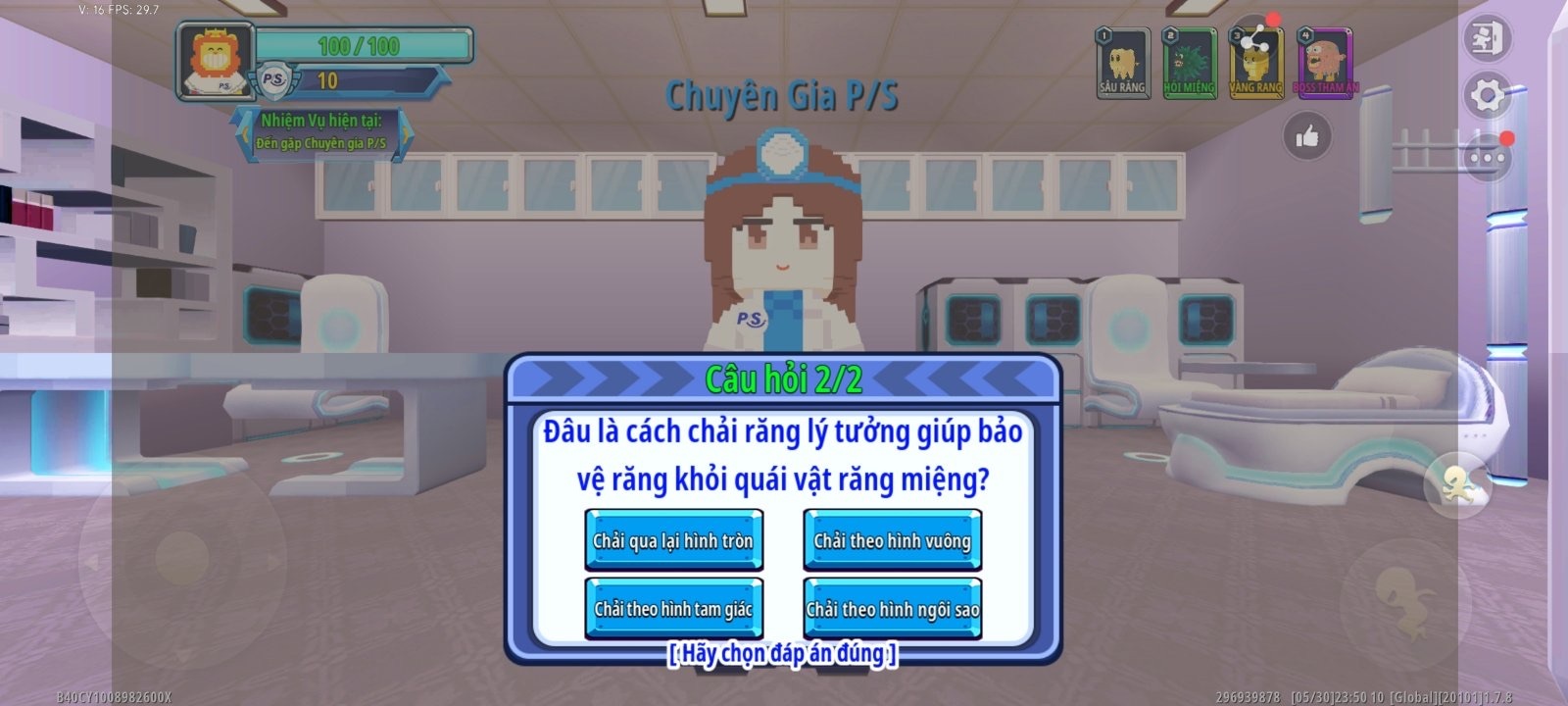Select Chải theo hình ngôi sao option
The image size is (1568, 706).
click(893, 608)
